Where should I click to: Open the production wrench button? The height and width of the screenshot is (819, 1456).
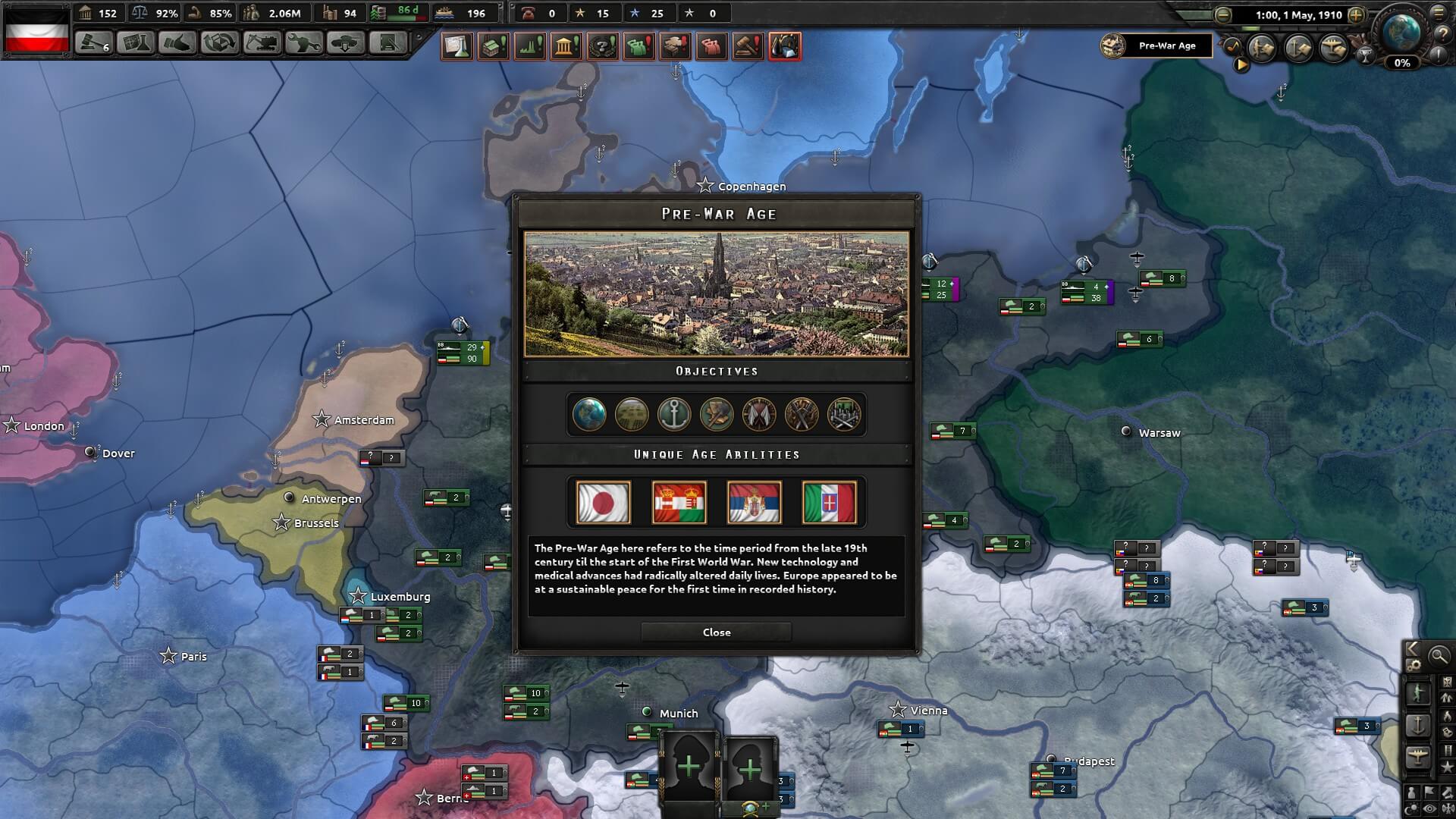click(x=303, y=42)
